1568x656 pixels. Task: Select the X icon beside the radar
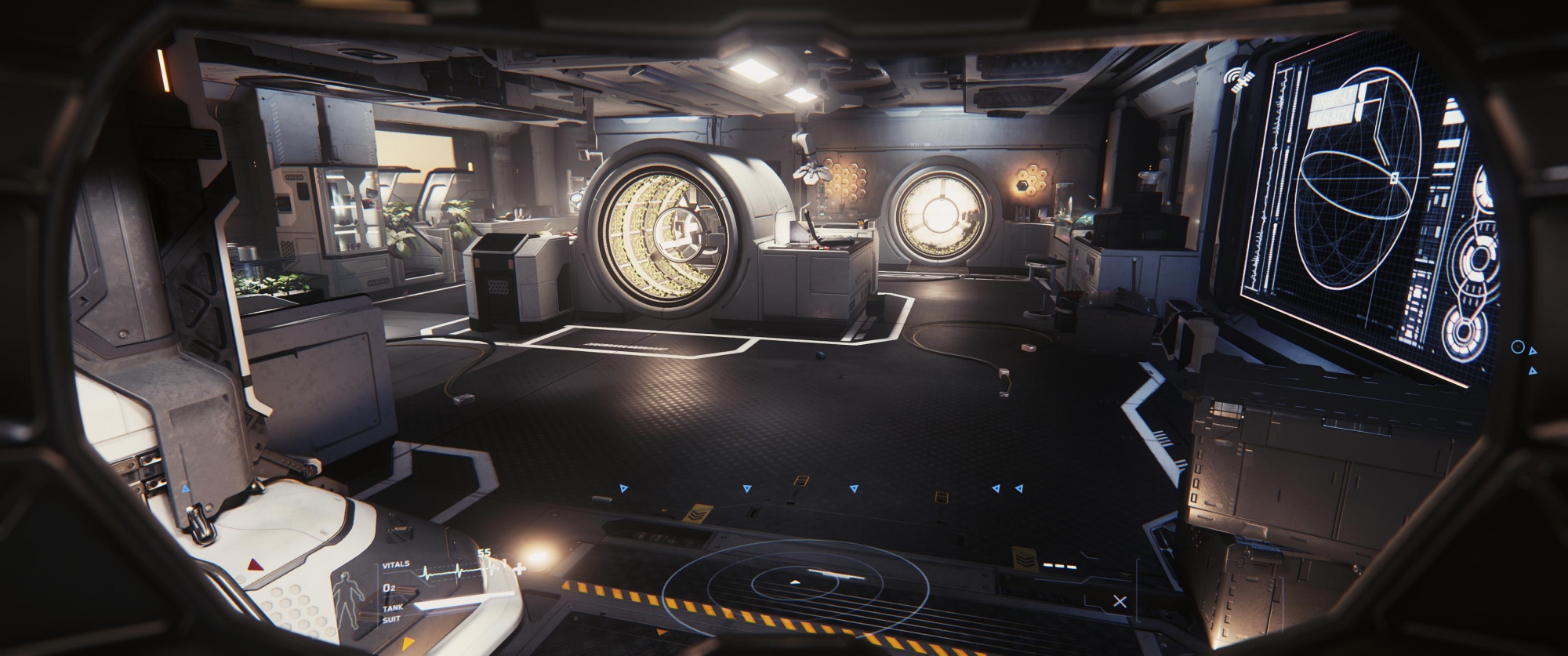coord(1120,601)
